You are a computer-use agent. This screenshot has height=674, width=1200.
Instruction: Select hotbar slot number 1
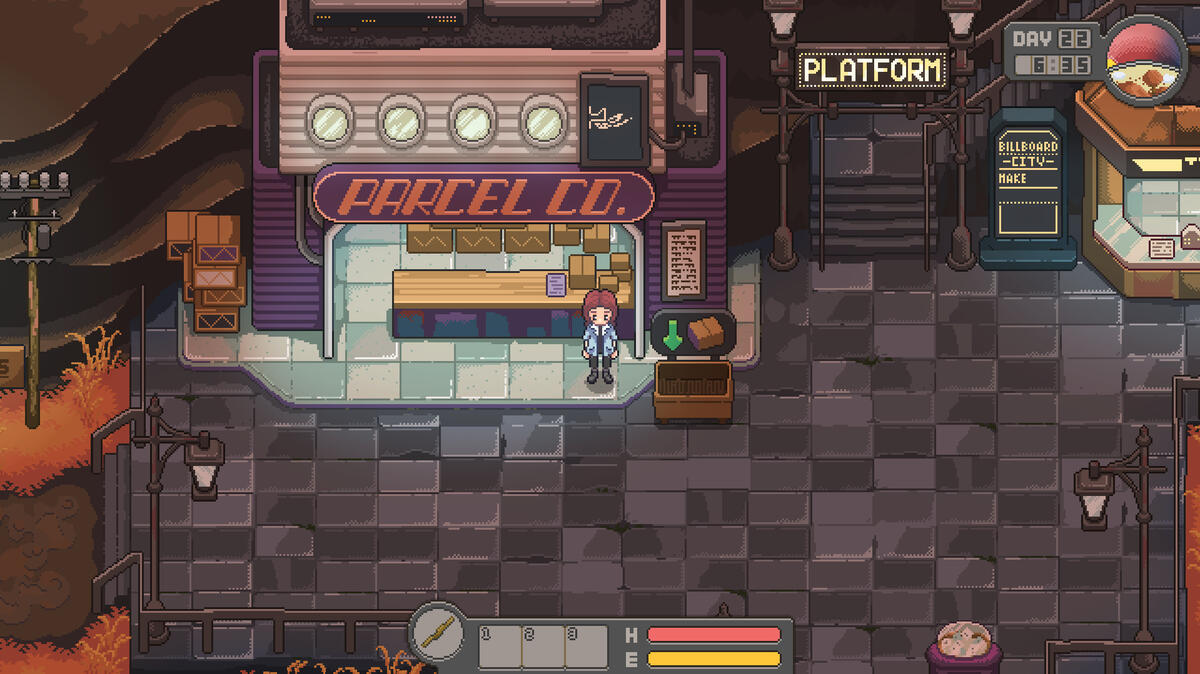[x=500, y=647]
